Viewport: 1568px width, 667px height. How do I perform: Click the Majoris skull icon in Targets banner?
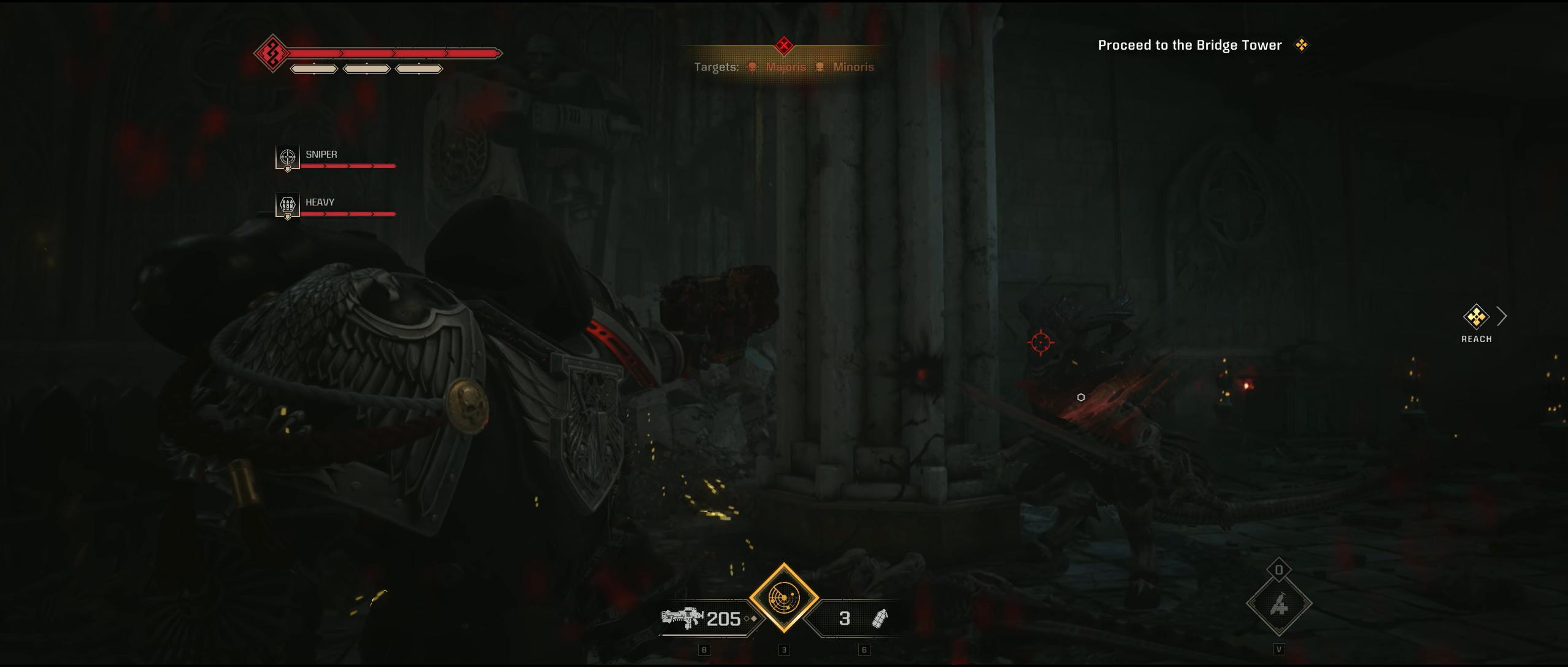751,67
